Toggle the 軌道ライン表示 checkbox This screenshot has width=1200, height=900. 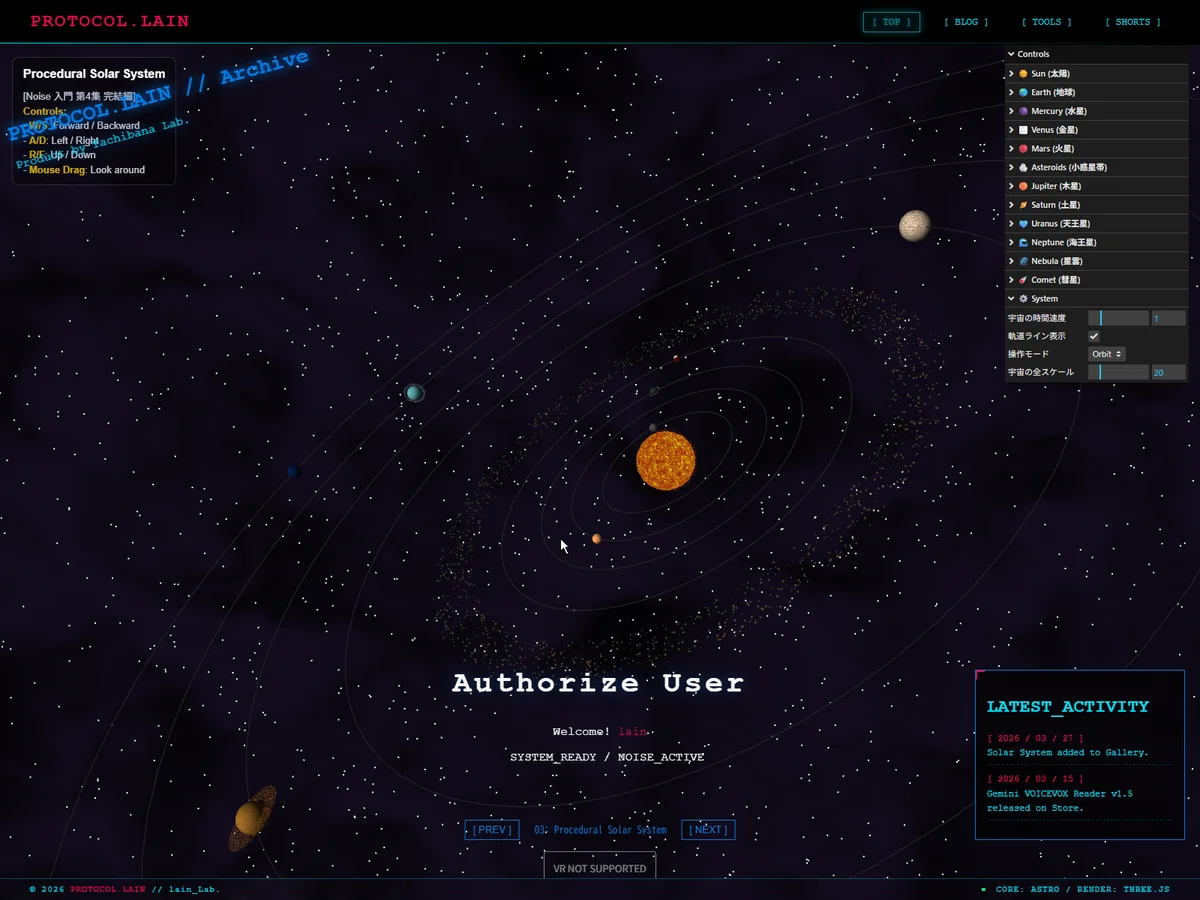(x=1094, y=336)
